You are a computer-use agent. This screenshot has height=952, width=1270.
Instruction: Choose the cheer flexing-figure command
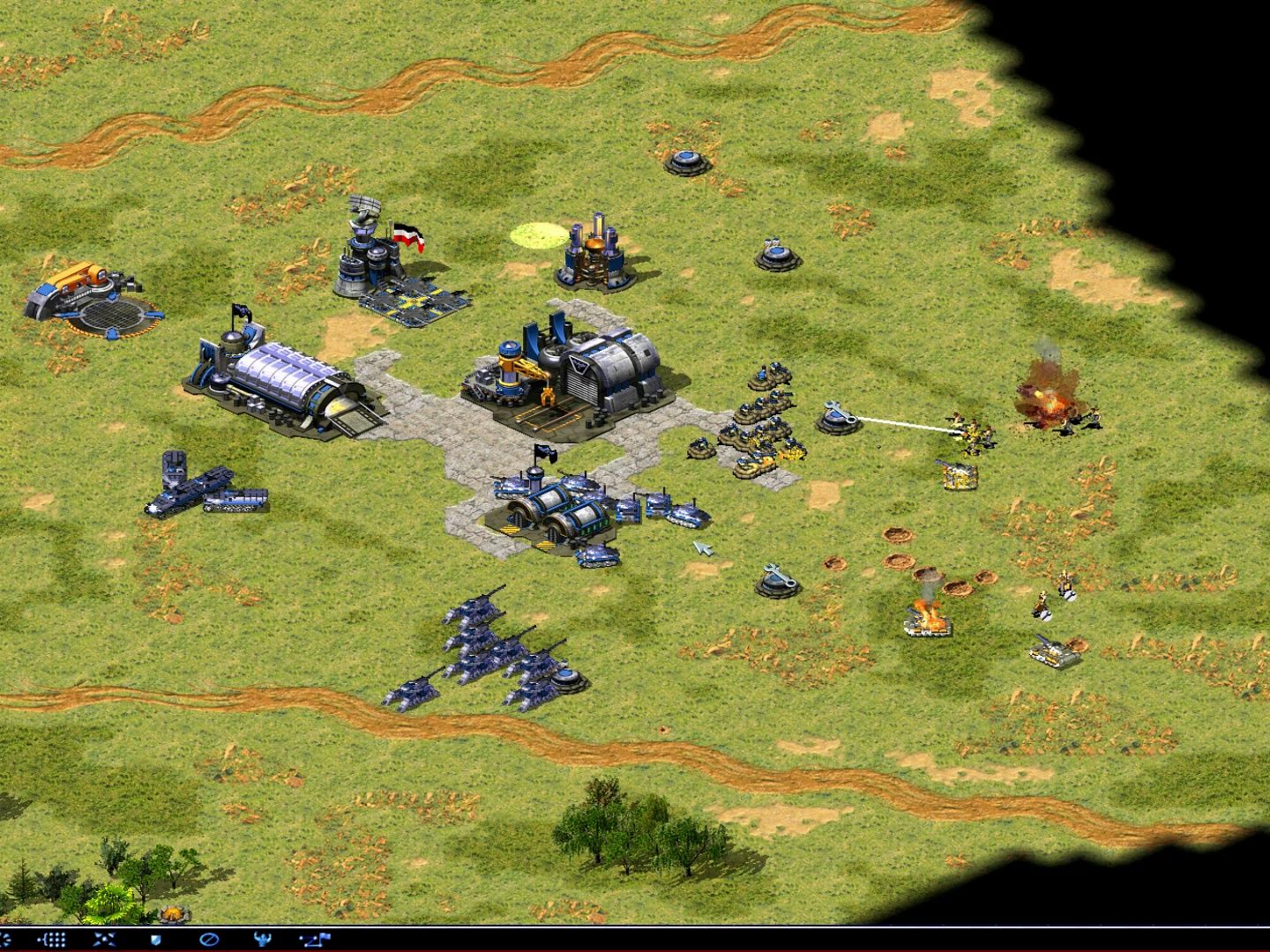pyautogui.click(x=262, y=940)
